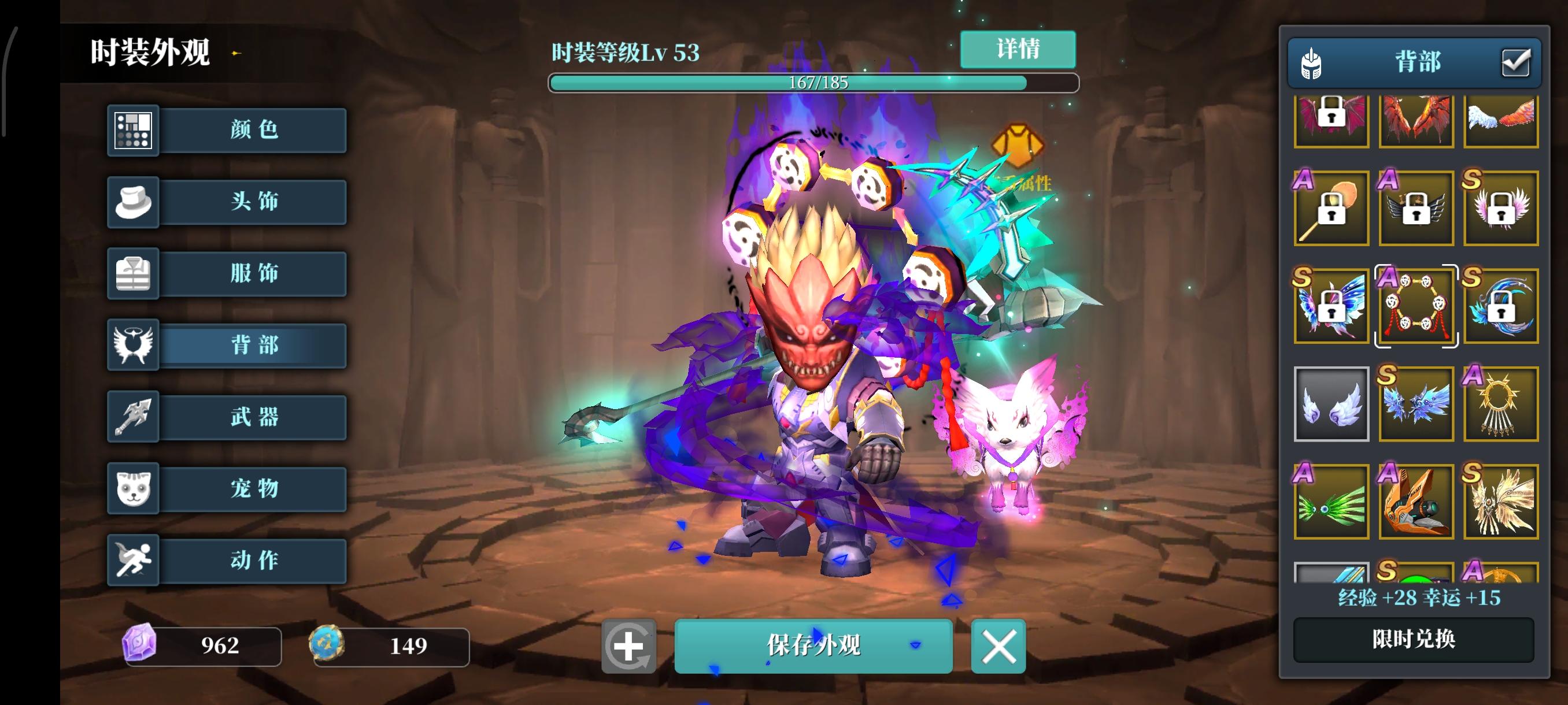Pick the white angel wings back item
Image resolution: width=1568 pixels, height=705 pixels.
coord(1331,404)
